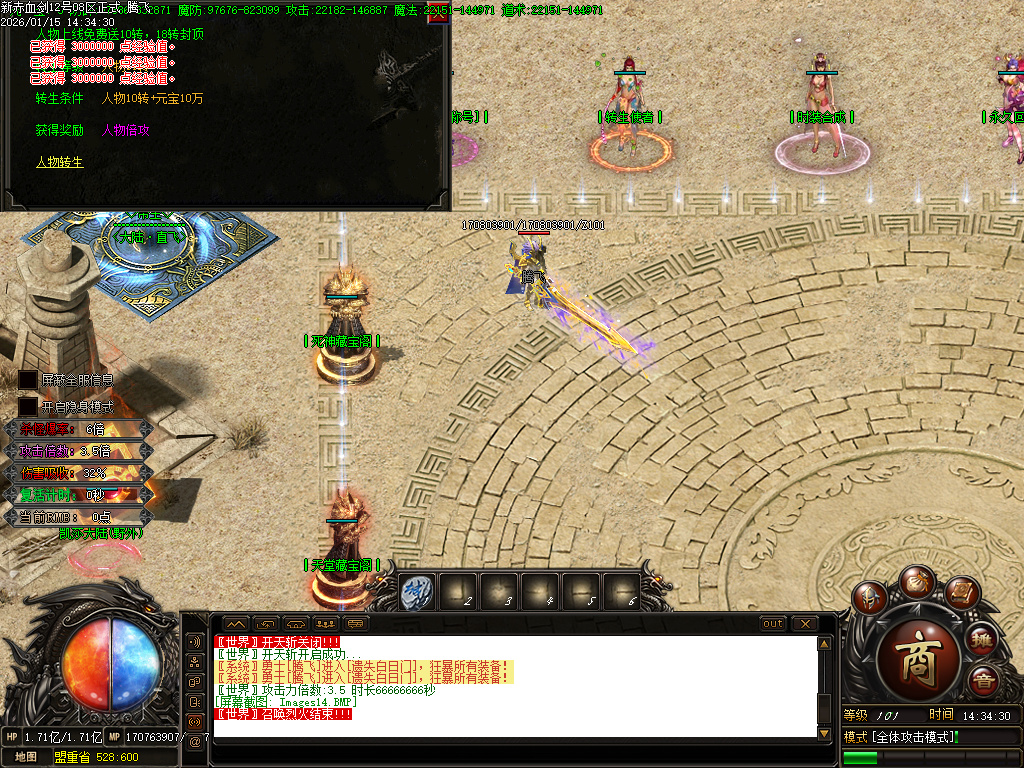
Task: Toggle the 音 sound button
Action: point(983,680)
